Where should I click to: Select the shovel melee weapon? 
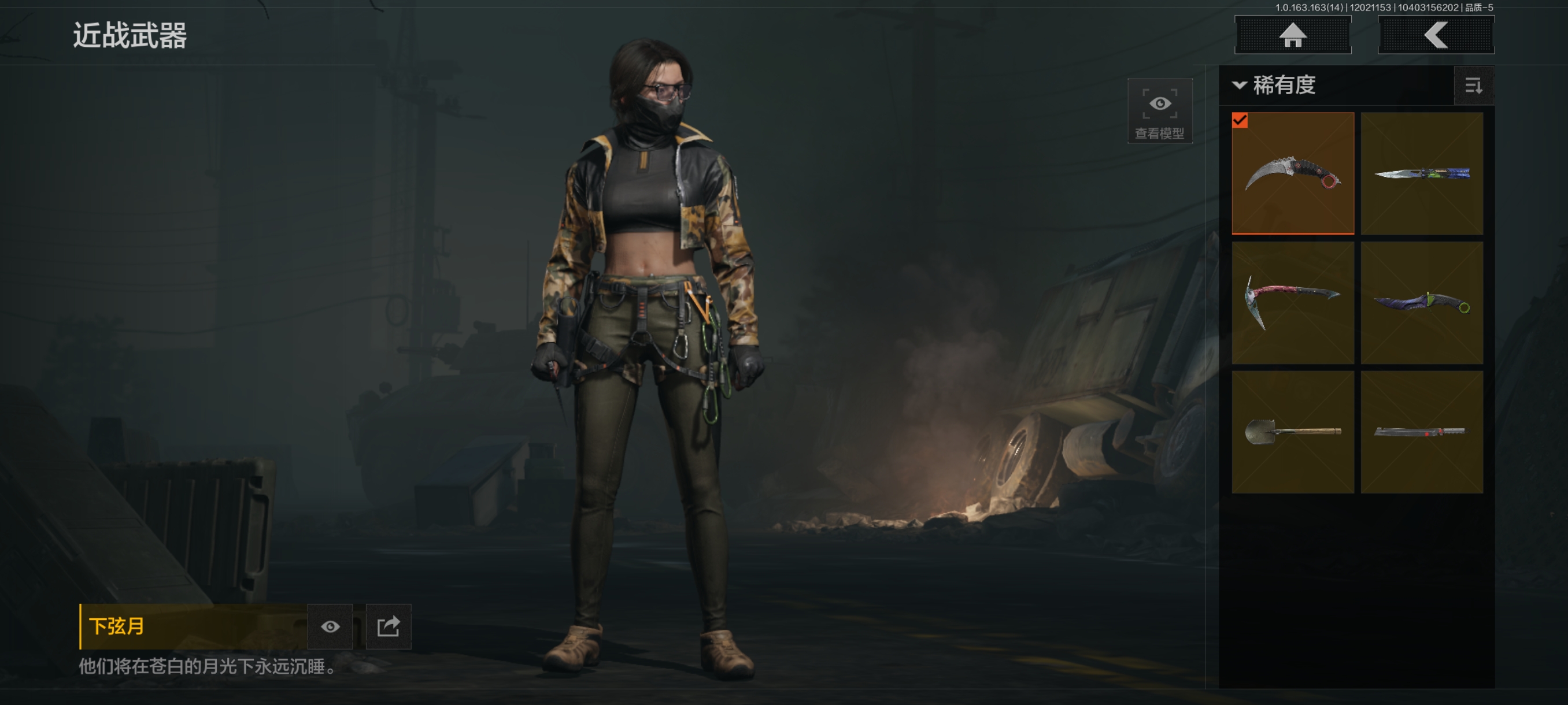tap(1292, 431)
